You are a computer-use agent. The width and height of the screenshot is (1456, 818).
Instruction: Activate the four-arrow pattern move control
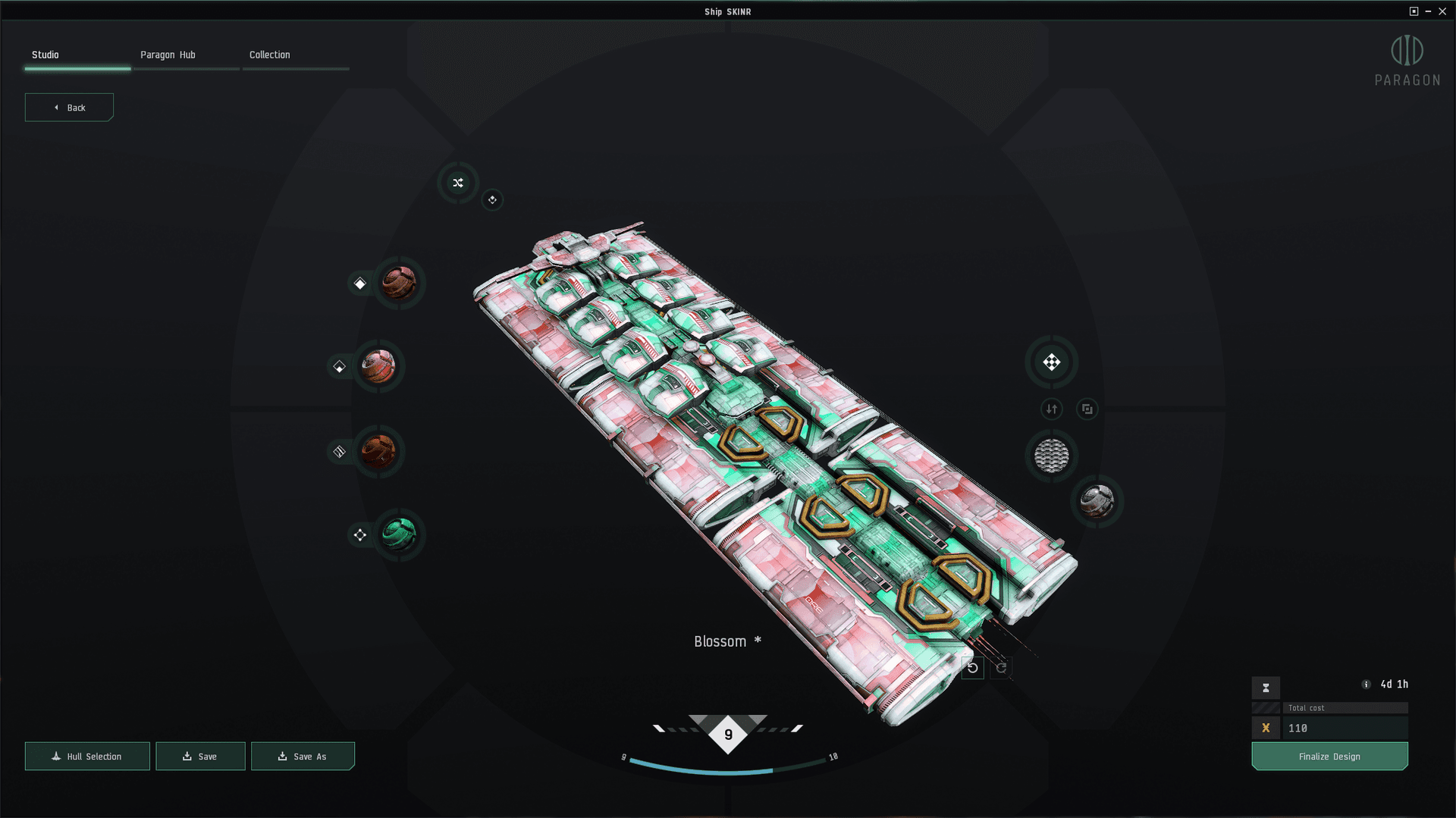tap(1051, 362)
